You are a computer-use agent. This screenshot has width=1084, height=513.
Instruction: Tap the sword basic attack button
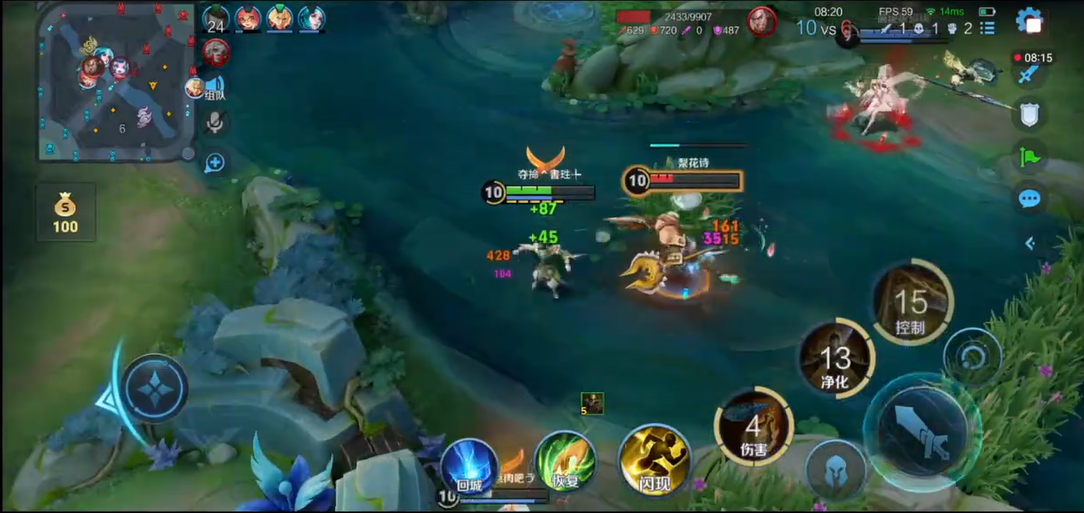920,430
